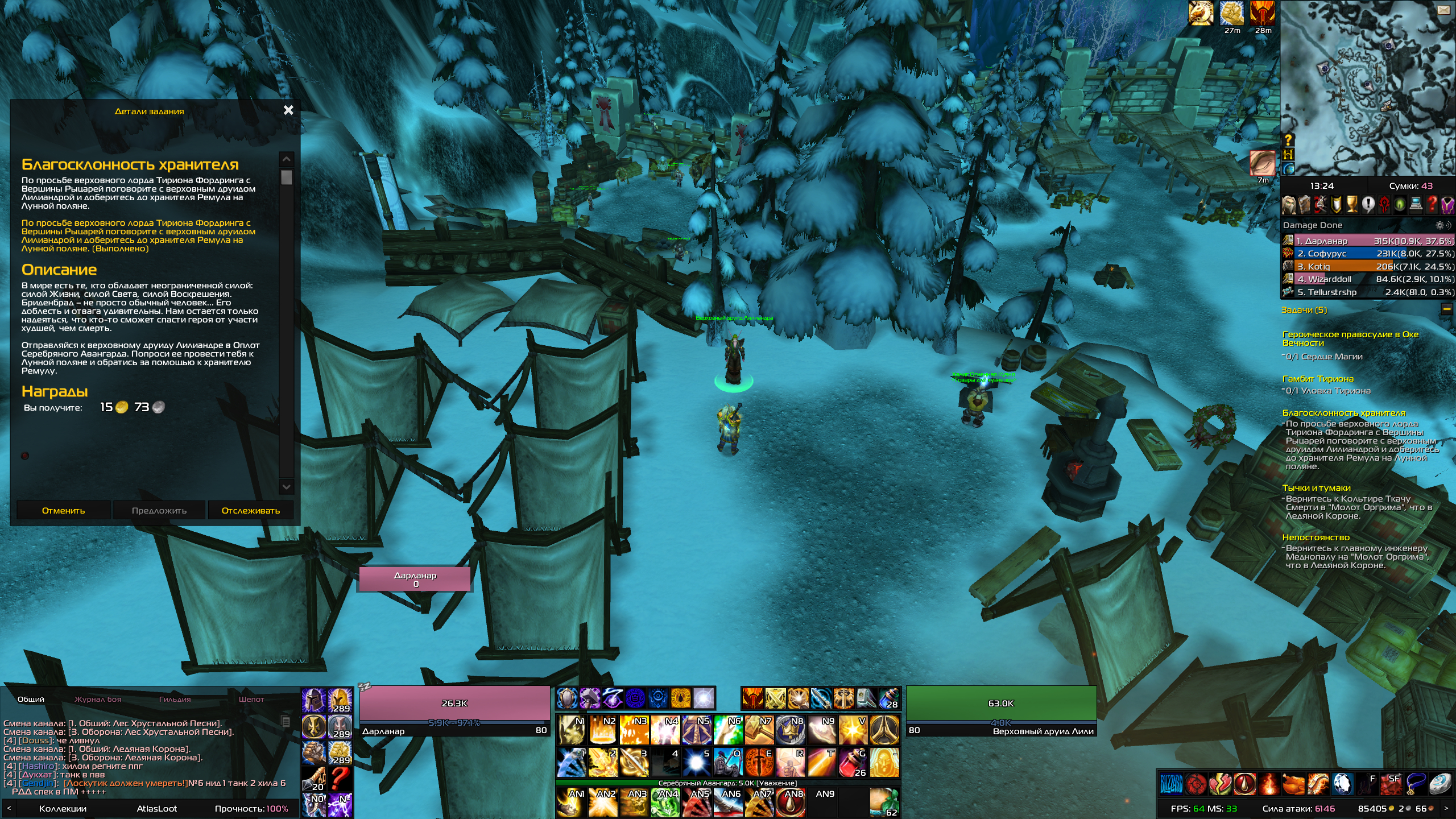Open Damage Done meter settings gear
This screenshot has width=1456, height=819.
[x=1440, y=225]
